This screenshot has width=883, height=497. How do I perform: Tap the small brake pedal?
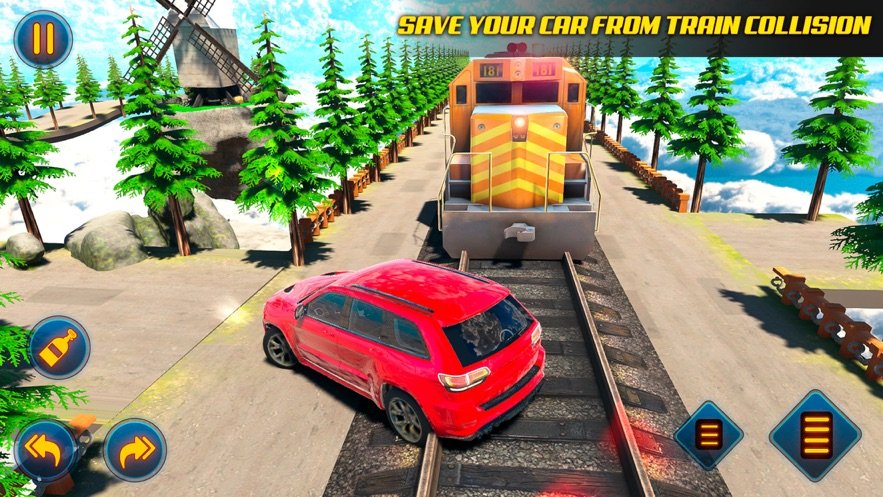click(708, 436)
